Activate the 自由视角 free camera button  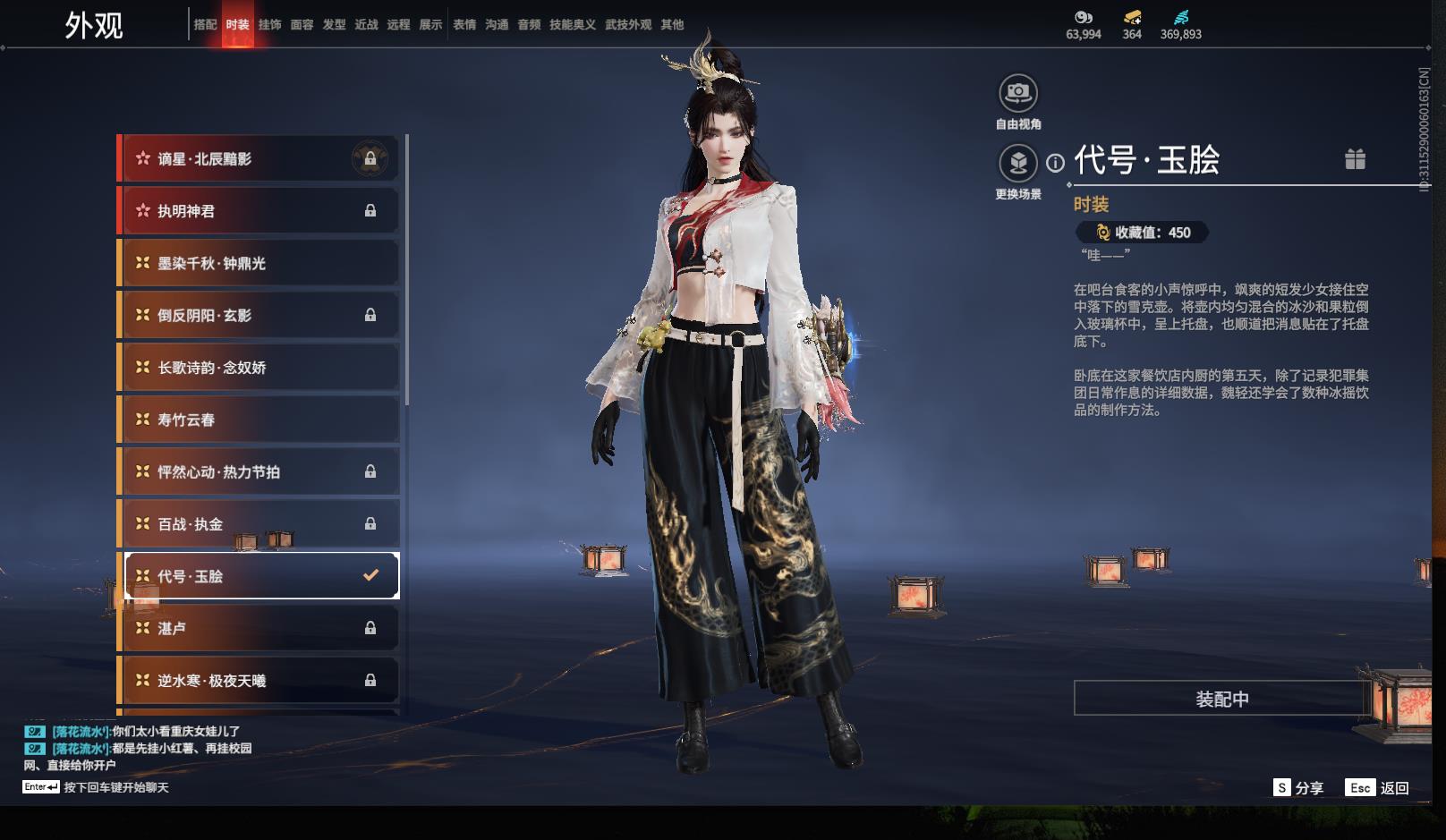[1018, 93]
